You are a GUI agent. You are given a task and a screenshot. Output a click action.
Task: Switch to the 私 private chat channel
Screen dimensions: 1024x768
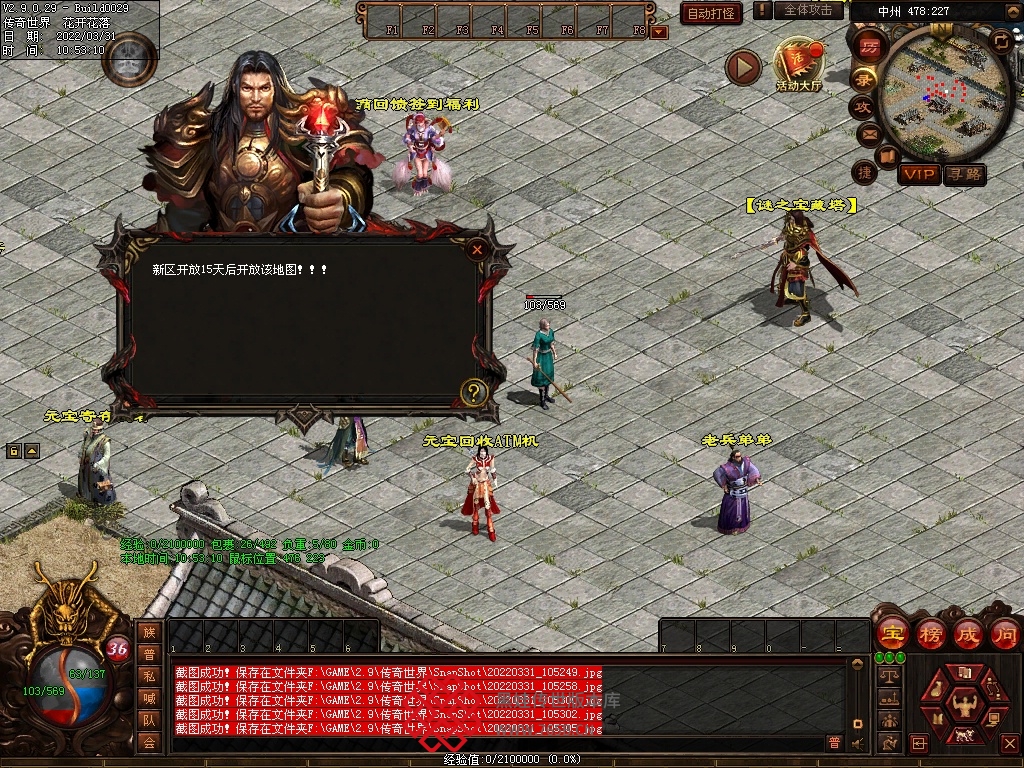pos(149,676)
